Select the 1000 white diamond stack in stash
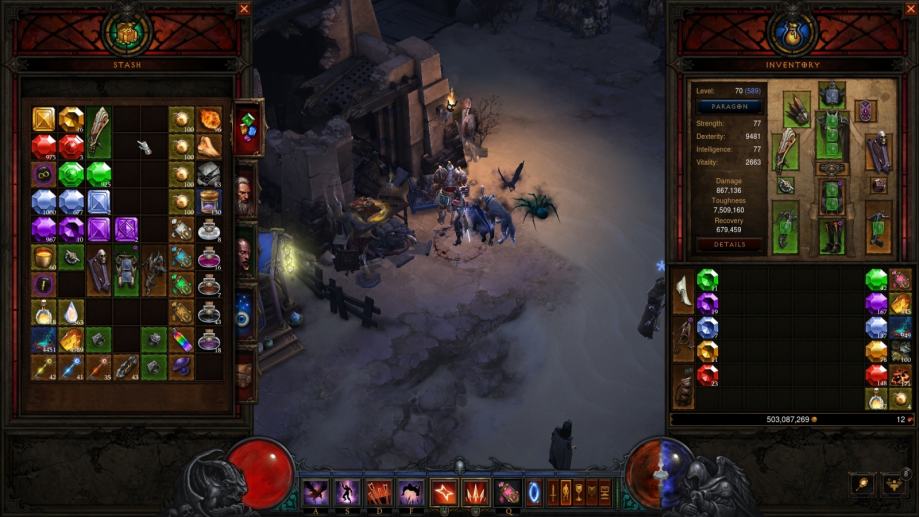This screenshot has height=517, width=919. click(43, 202)
